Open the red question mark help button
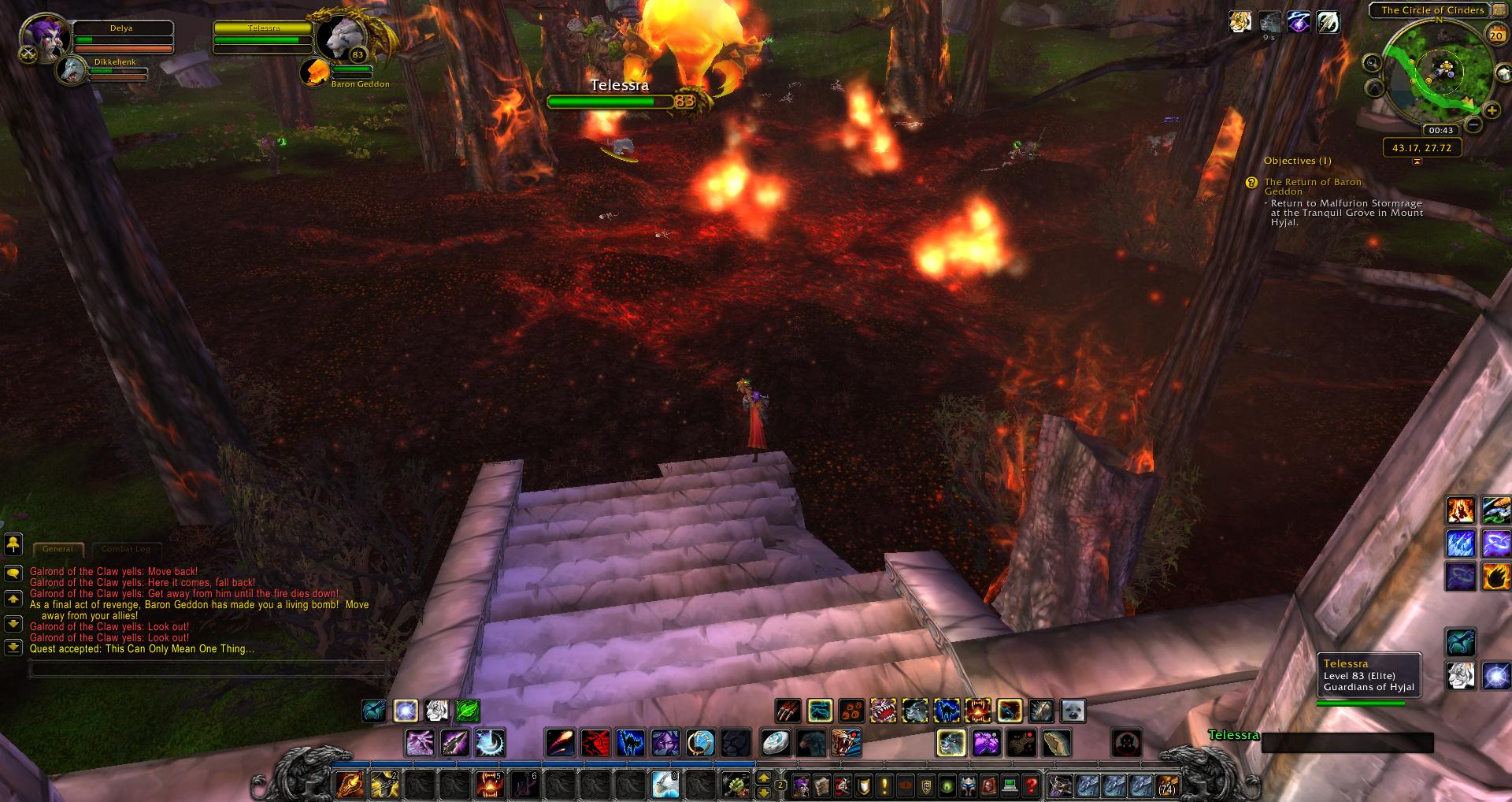The width and height of the screenshot is (1512, 802). point(1031,785)
